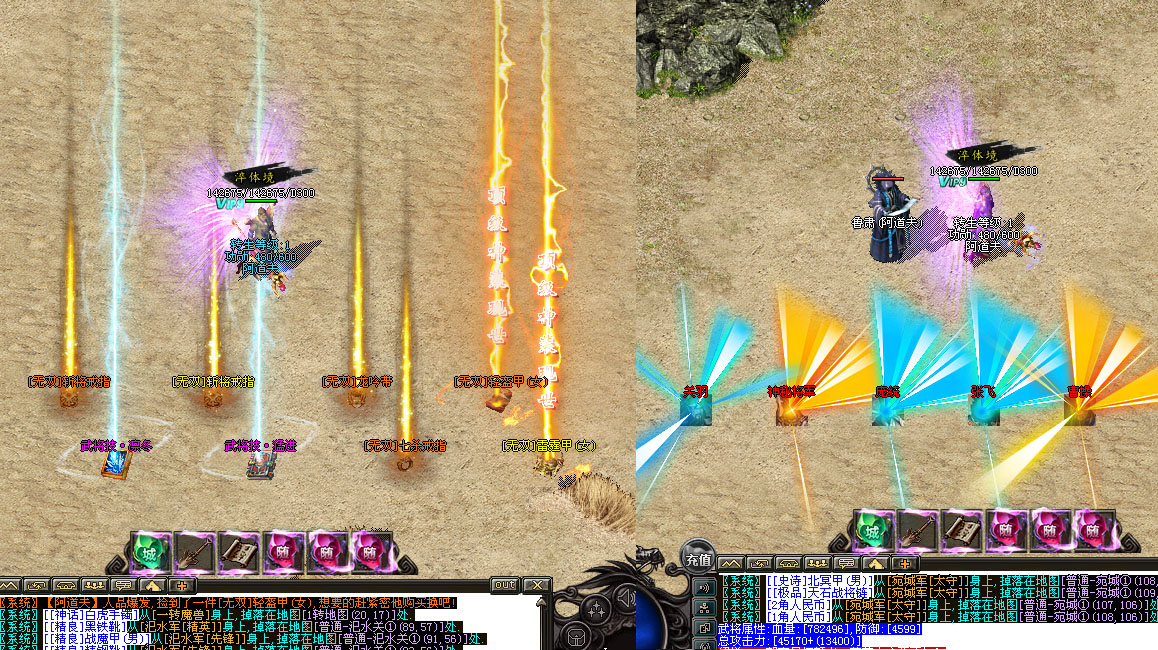Viewport: 1158px width, 650px height.
Task: Click the overlapping squares button beside chat
Action: [x=705, y=628]
